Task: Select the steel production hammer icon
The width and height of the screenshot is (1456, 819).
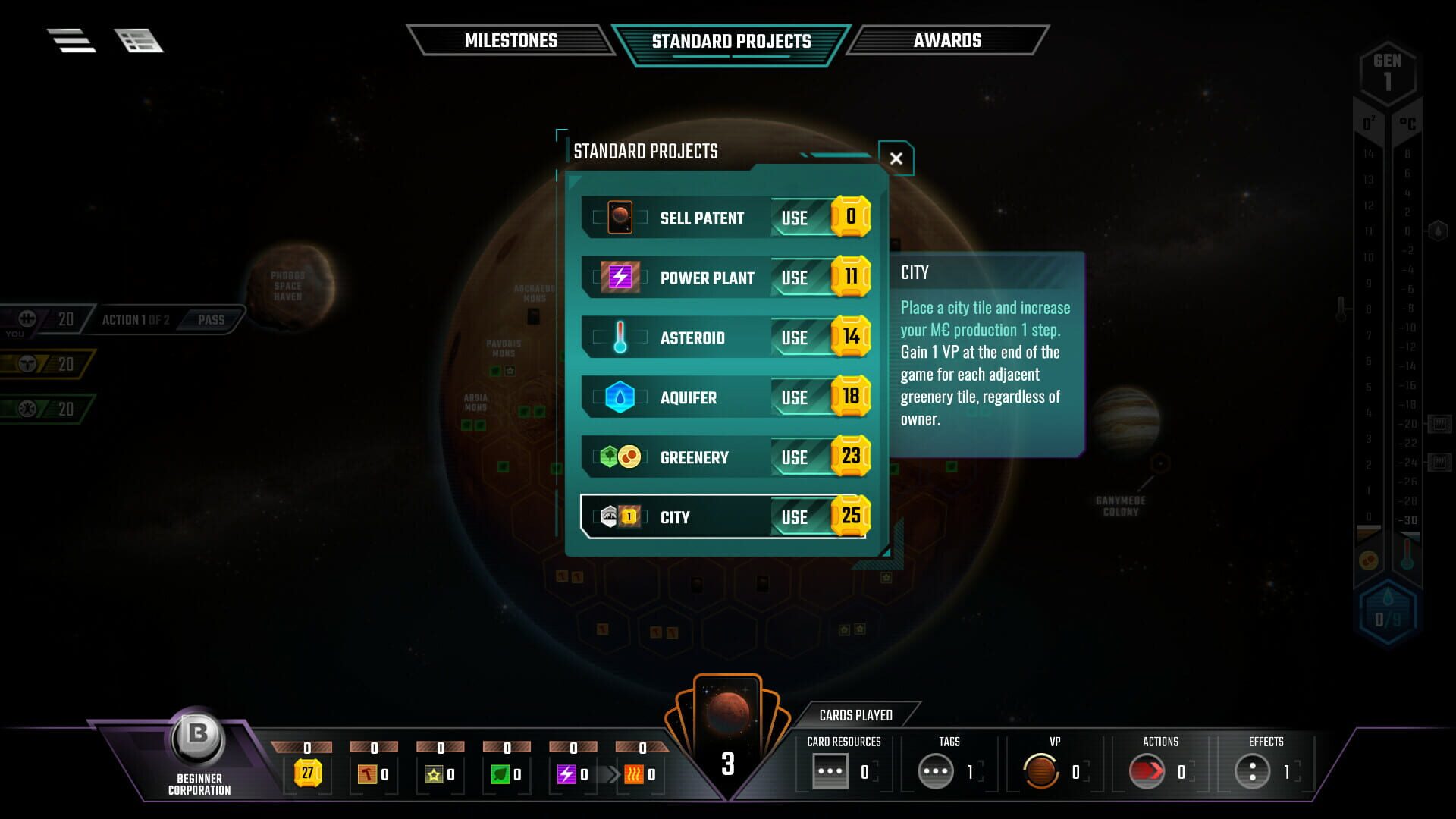Action: [x=369, y=773]
